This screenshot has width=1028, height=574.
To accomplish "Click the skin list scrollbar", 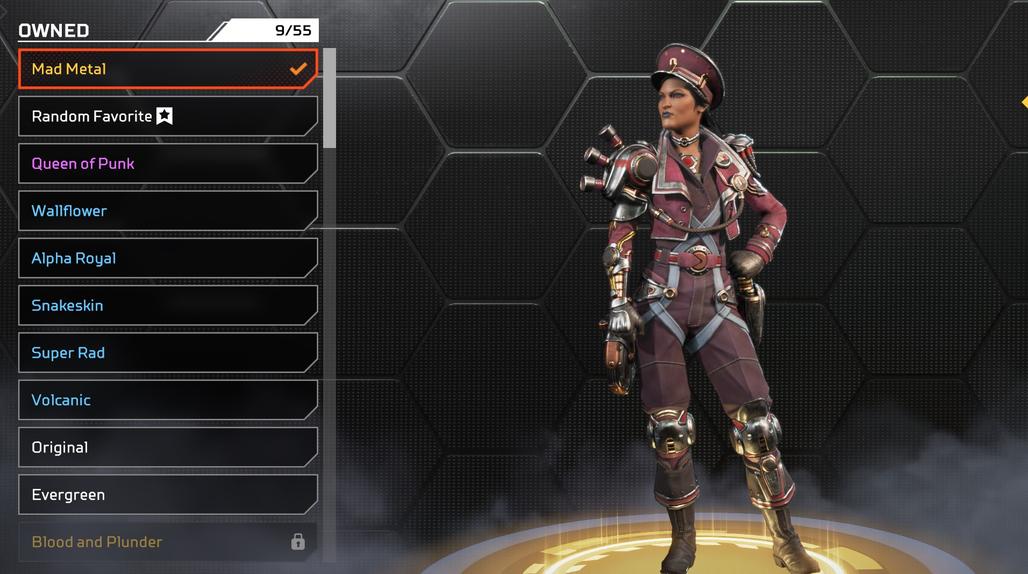I will [x=329, y=98].
